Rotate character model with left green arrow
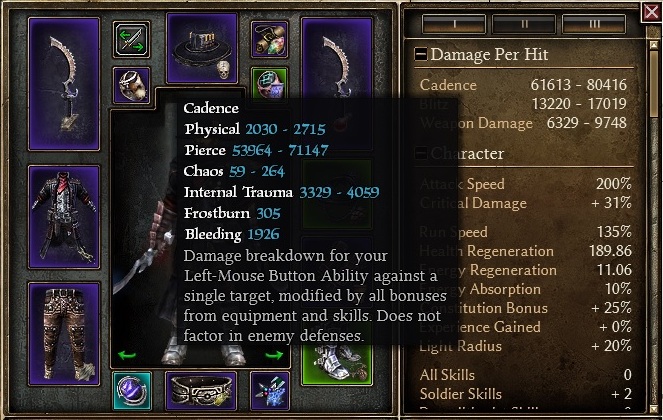The height and width of the screenshot is (420, 663). pos(128,355)
